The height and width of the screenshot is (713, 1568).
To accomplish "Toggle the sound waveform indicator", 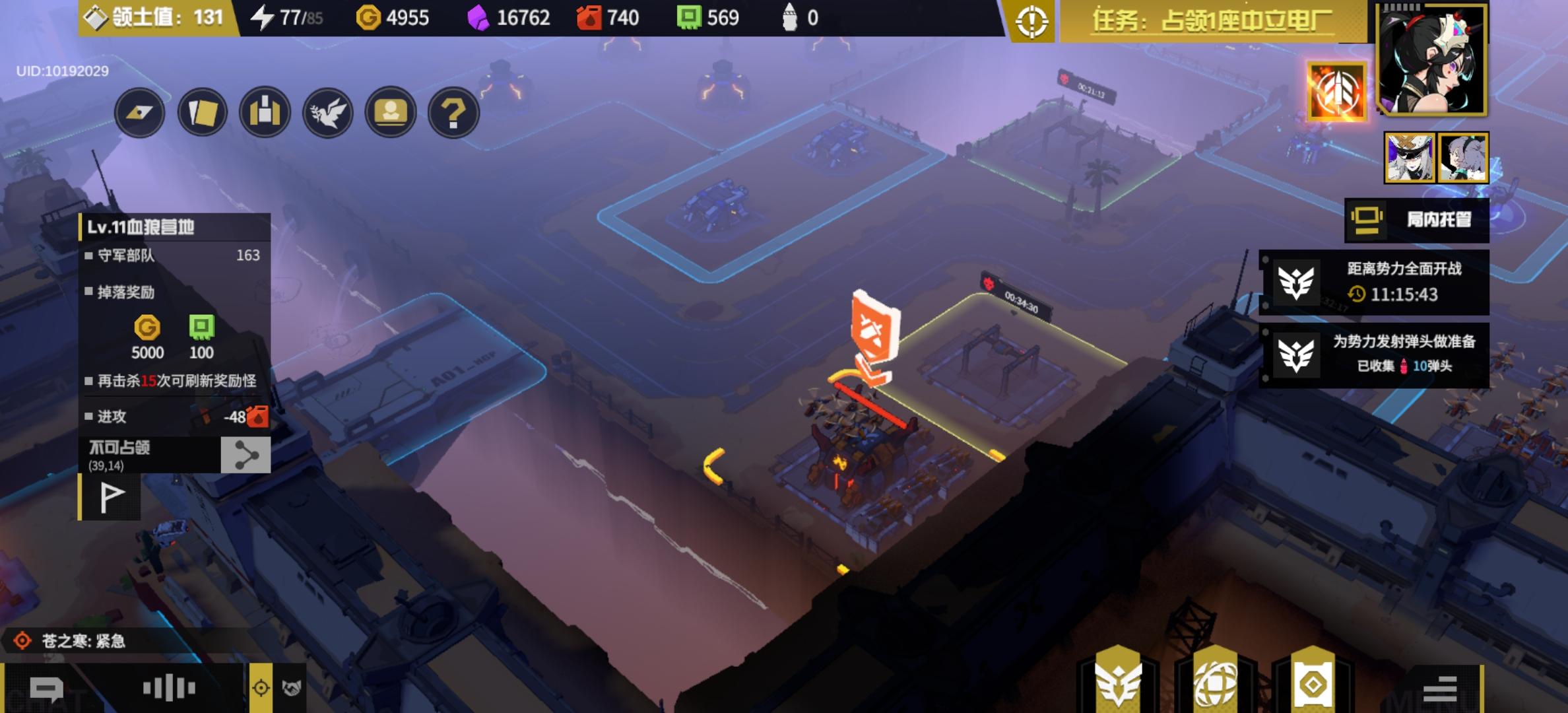I will click(x=168, y=687).
